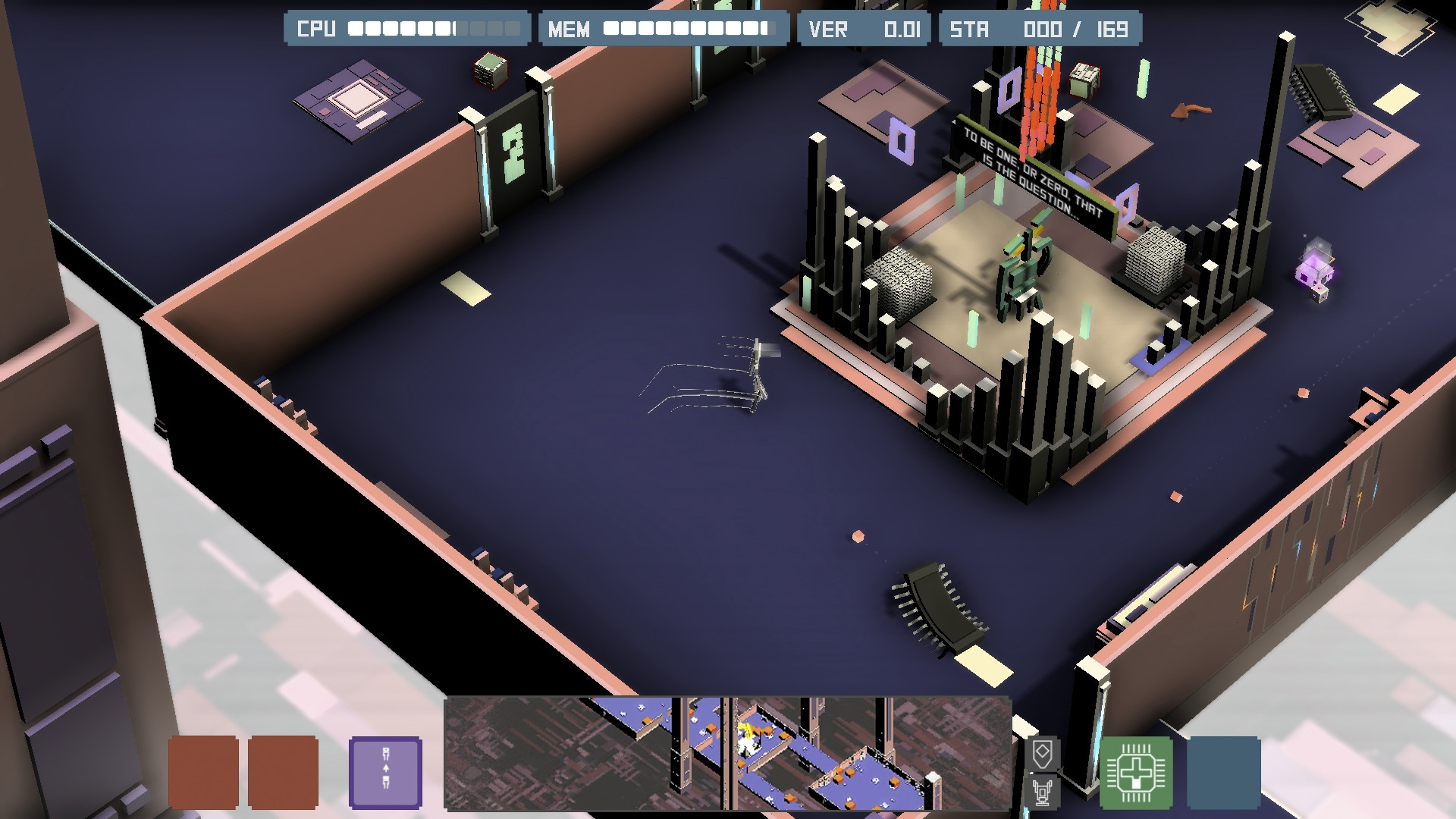The width and height of the screenshot is (1456, 819).
Task: Open the green CPU repair chip icon
Action: 1136,773
